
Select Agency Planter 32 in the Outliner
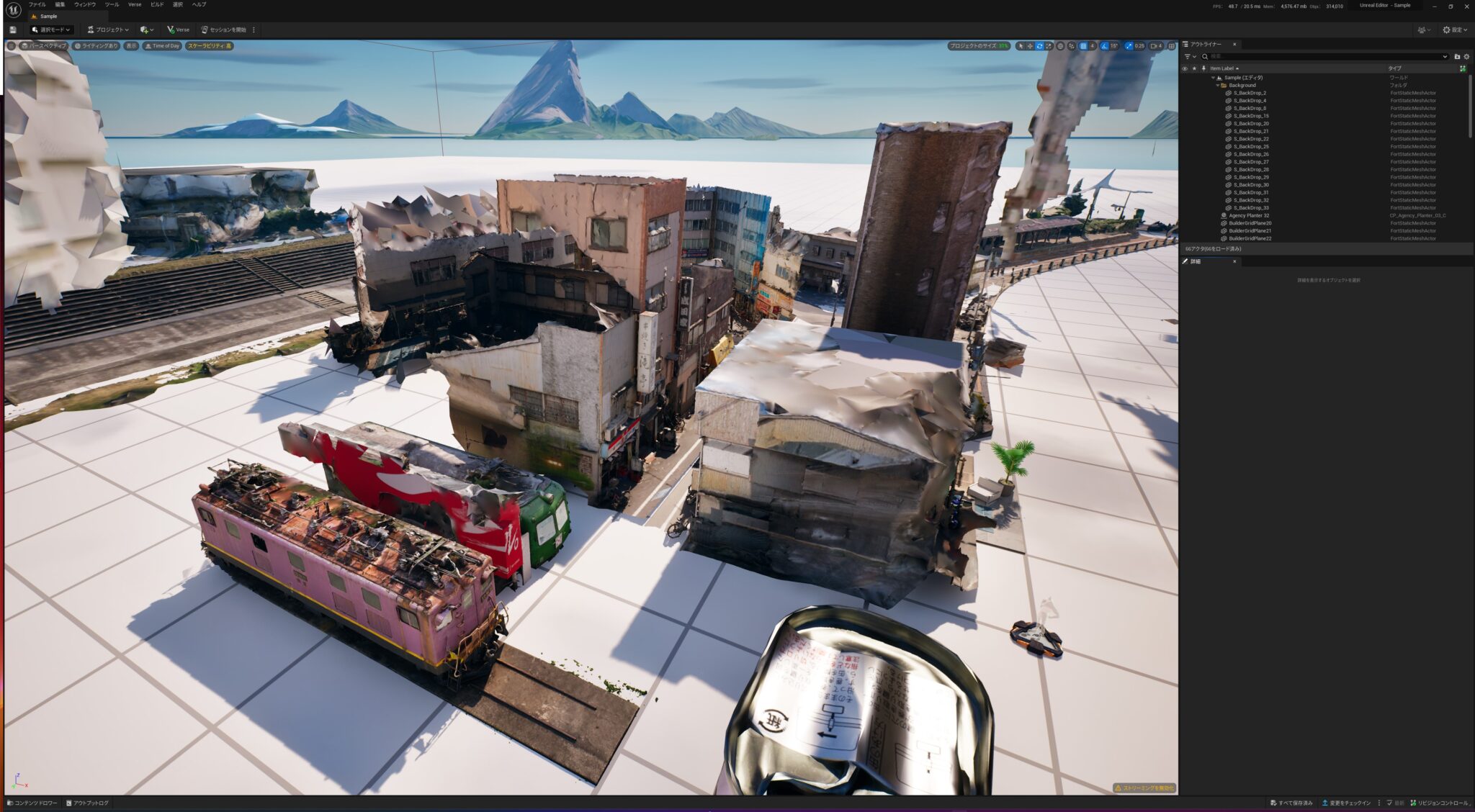(1249, 215)
